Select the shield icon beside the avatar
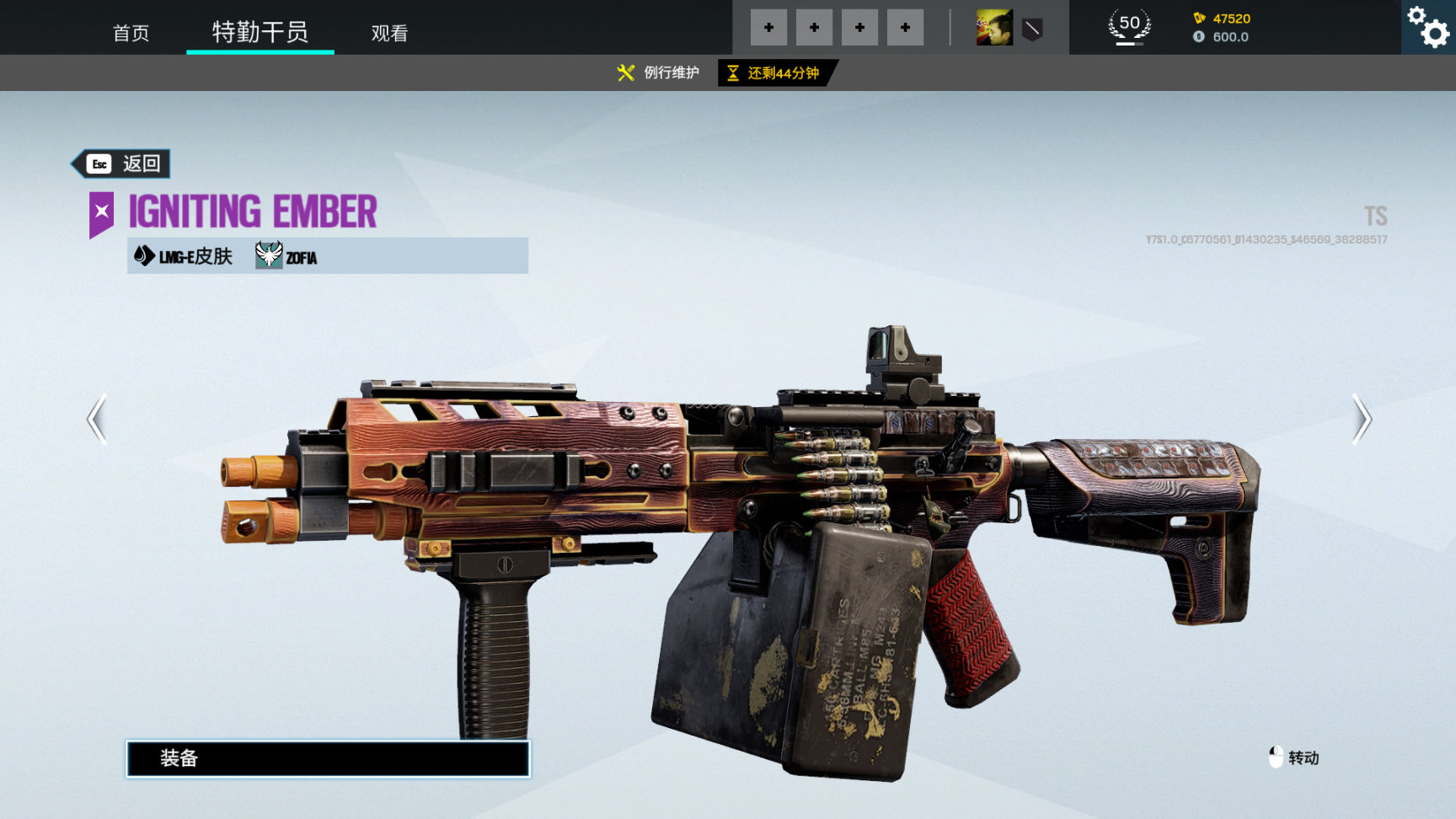This screenshot has height=819, width=1456. (1032, 30)
